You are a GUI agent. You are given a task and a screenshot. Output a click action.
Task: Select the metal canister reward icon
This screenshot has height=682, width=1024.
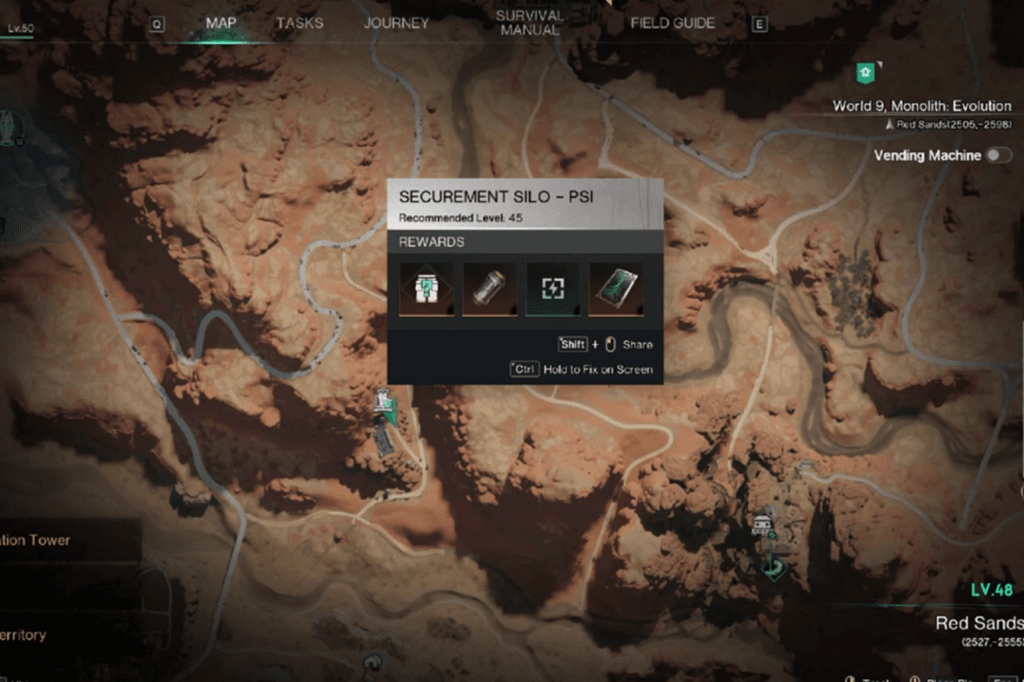point(490,289)
